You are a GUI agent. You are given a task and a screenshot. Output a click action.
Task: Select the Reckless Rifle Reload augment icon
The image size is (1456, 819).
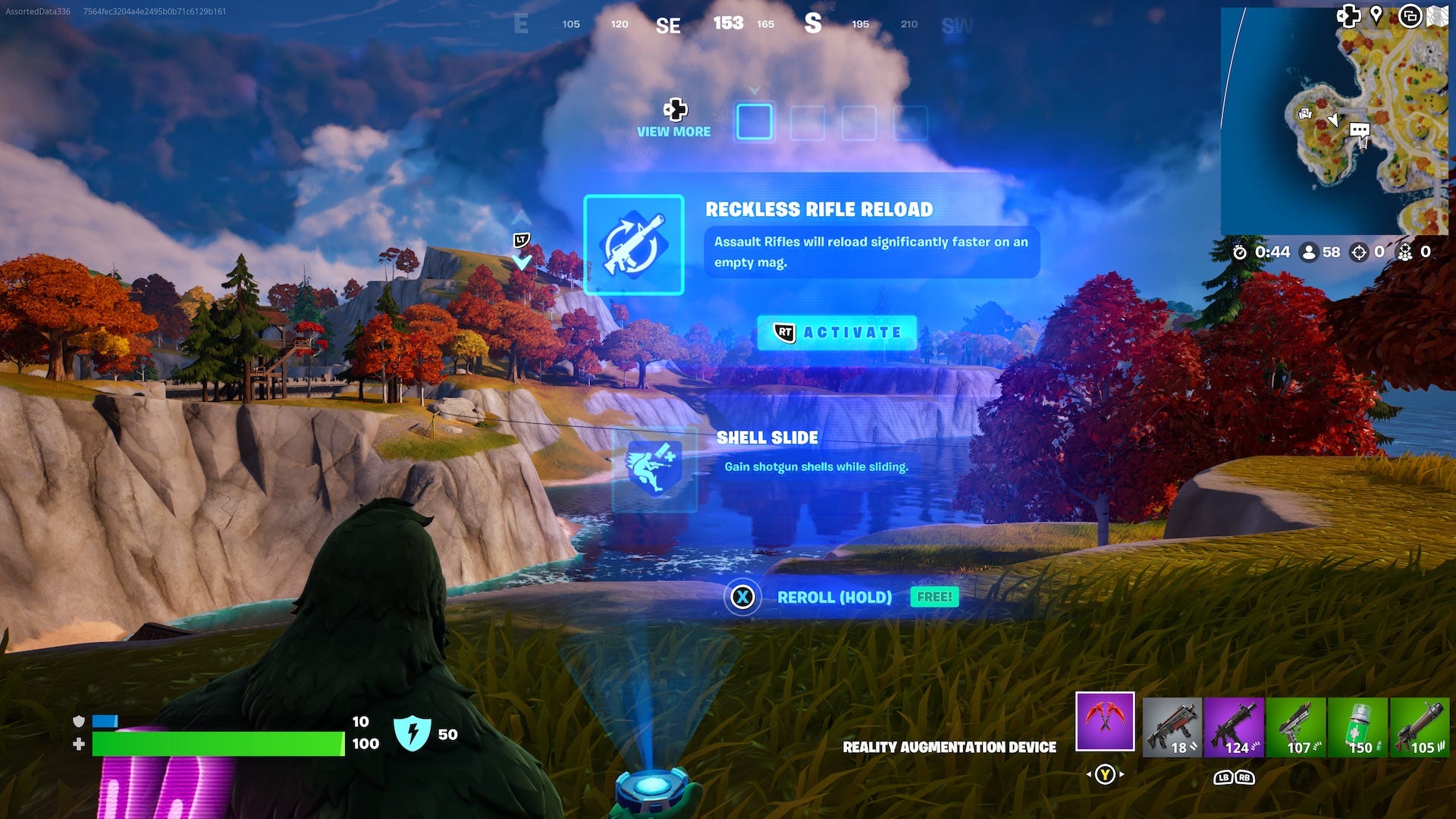coord(635,246)
